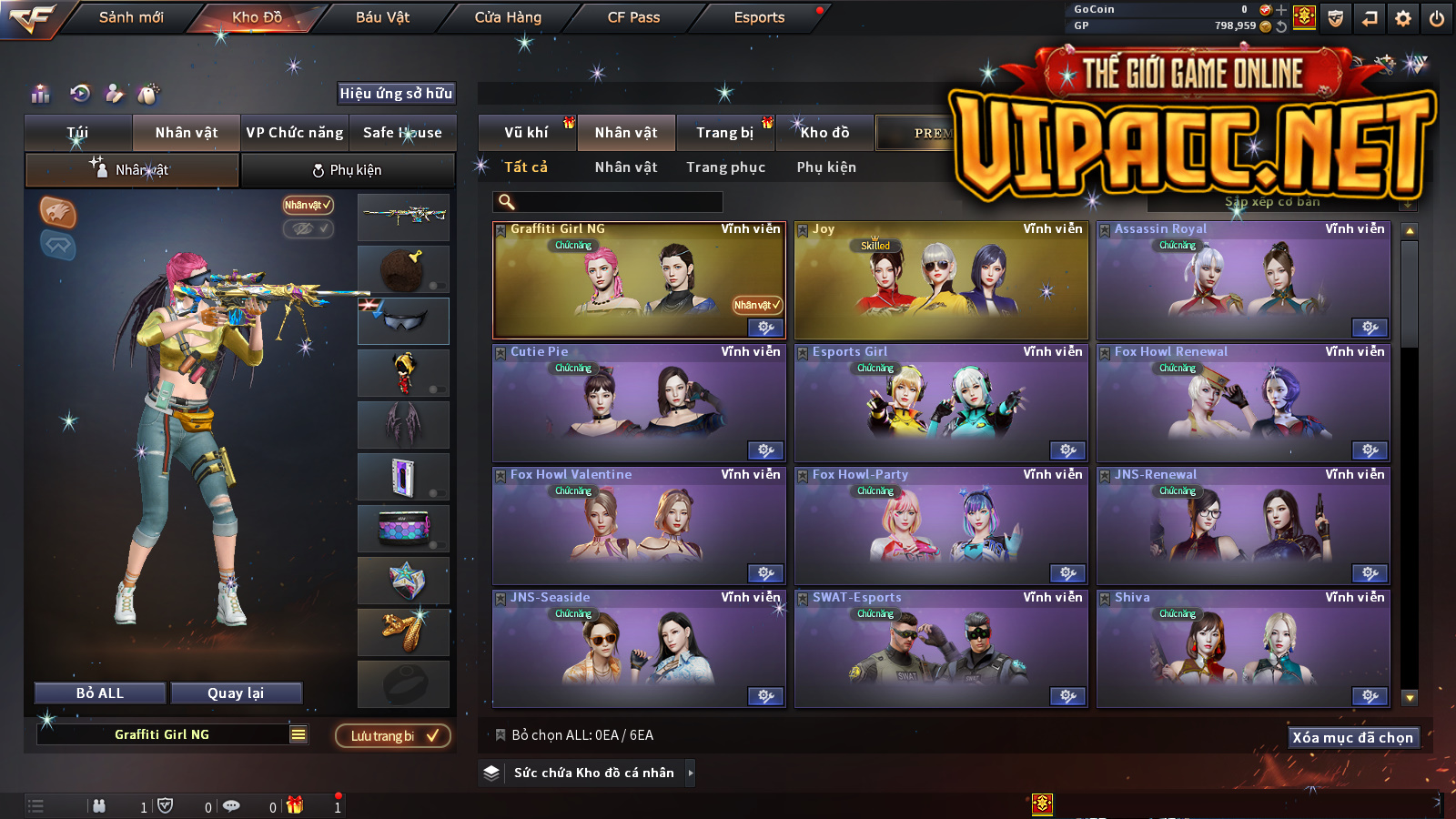Viewport: 1456px width, 819px height.
Task: Open settings with the gear icon
Action: pyautogui.click(x=1403, y=18)
